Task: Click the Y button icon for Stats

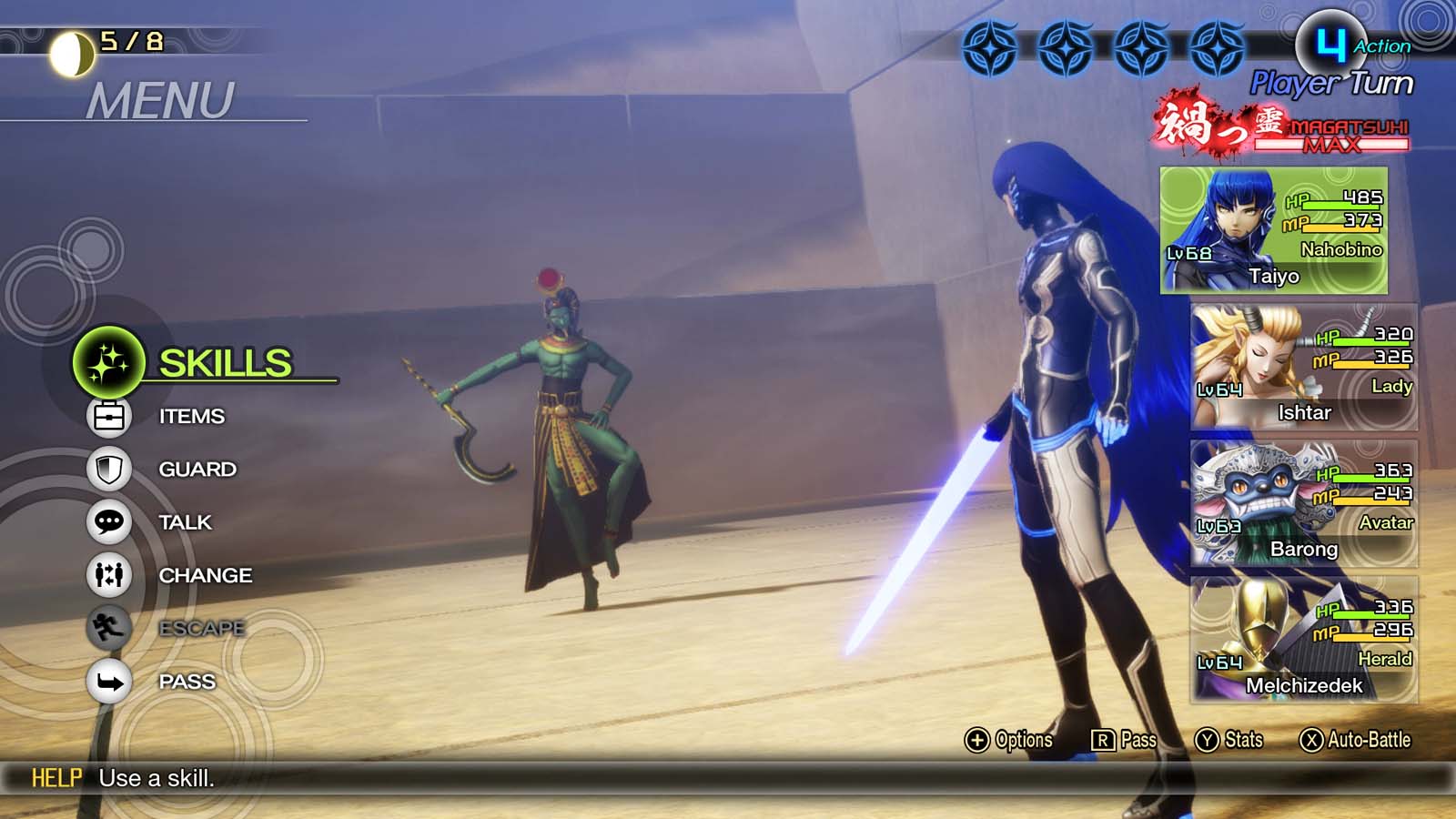Action: click(1206, 741)
